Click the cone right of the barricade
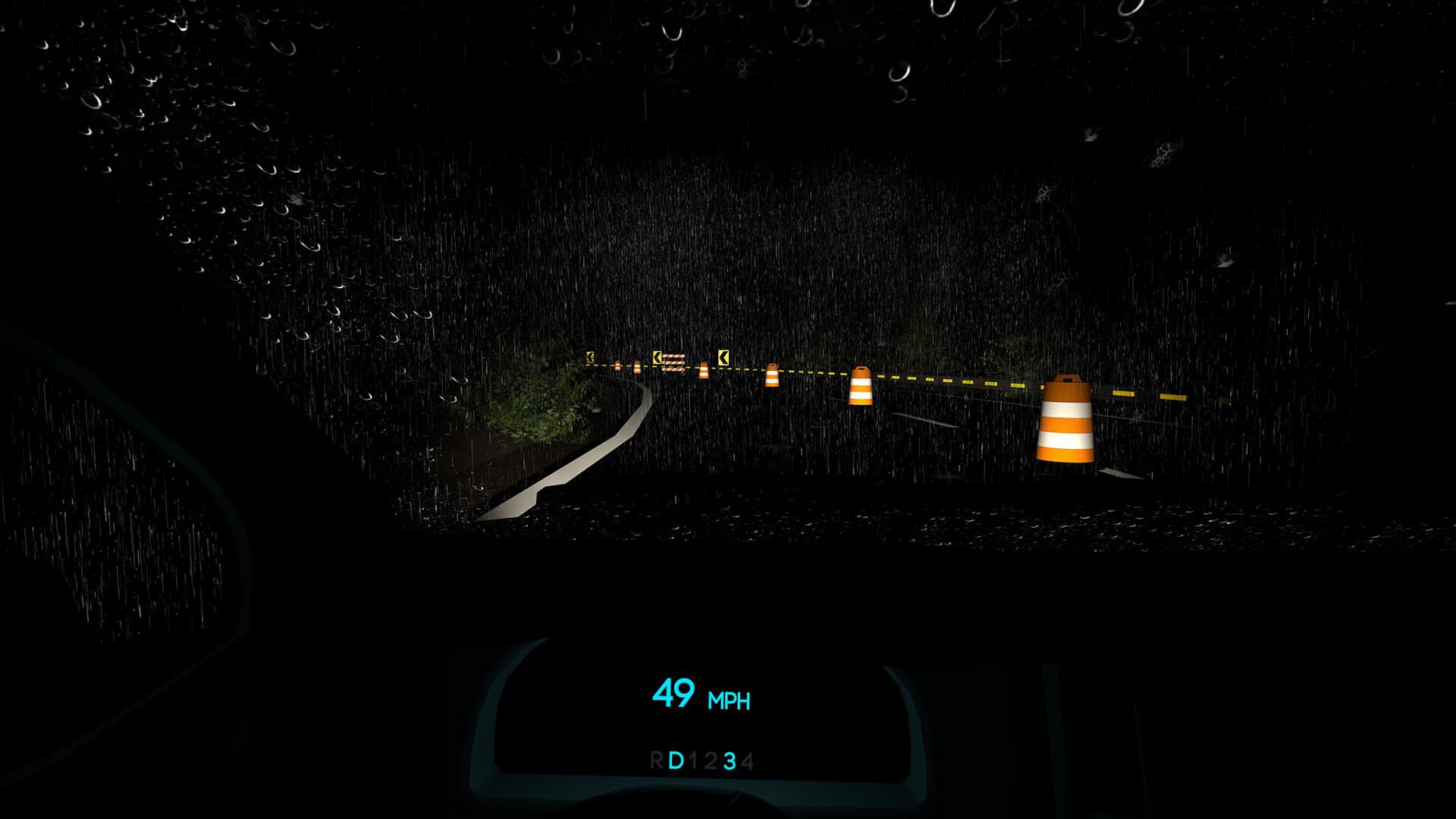 tap(704, 369)
